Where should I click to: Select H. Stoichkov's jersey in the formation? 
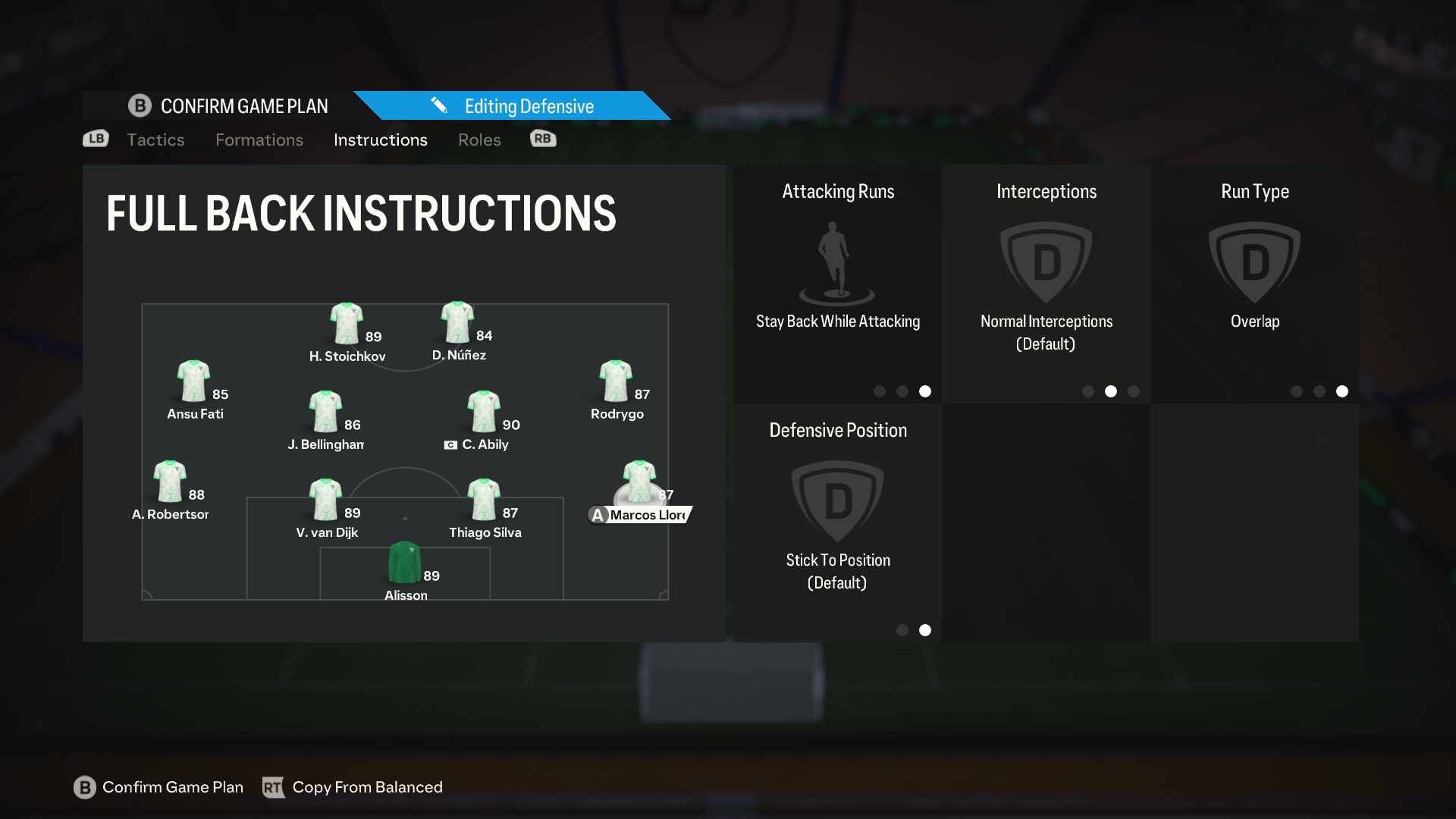click(x=346, y=322)
